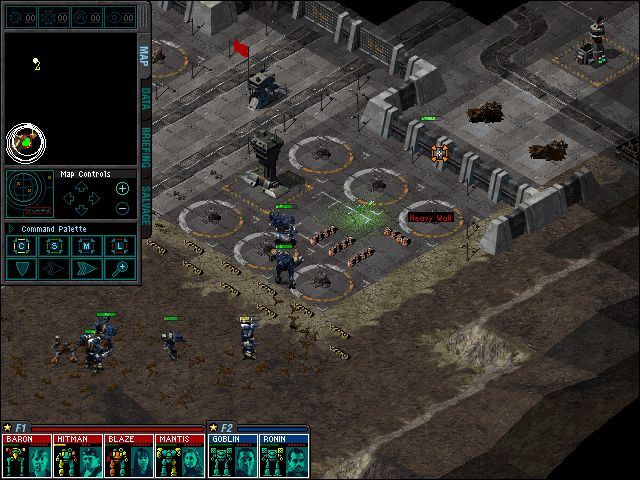Show the BRIEFING tab
Image resolution: width=640 pixels, height=480 pixels.
tap(144, 145)
